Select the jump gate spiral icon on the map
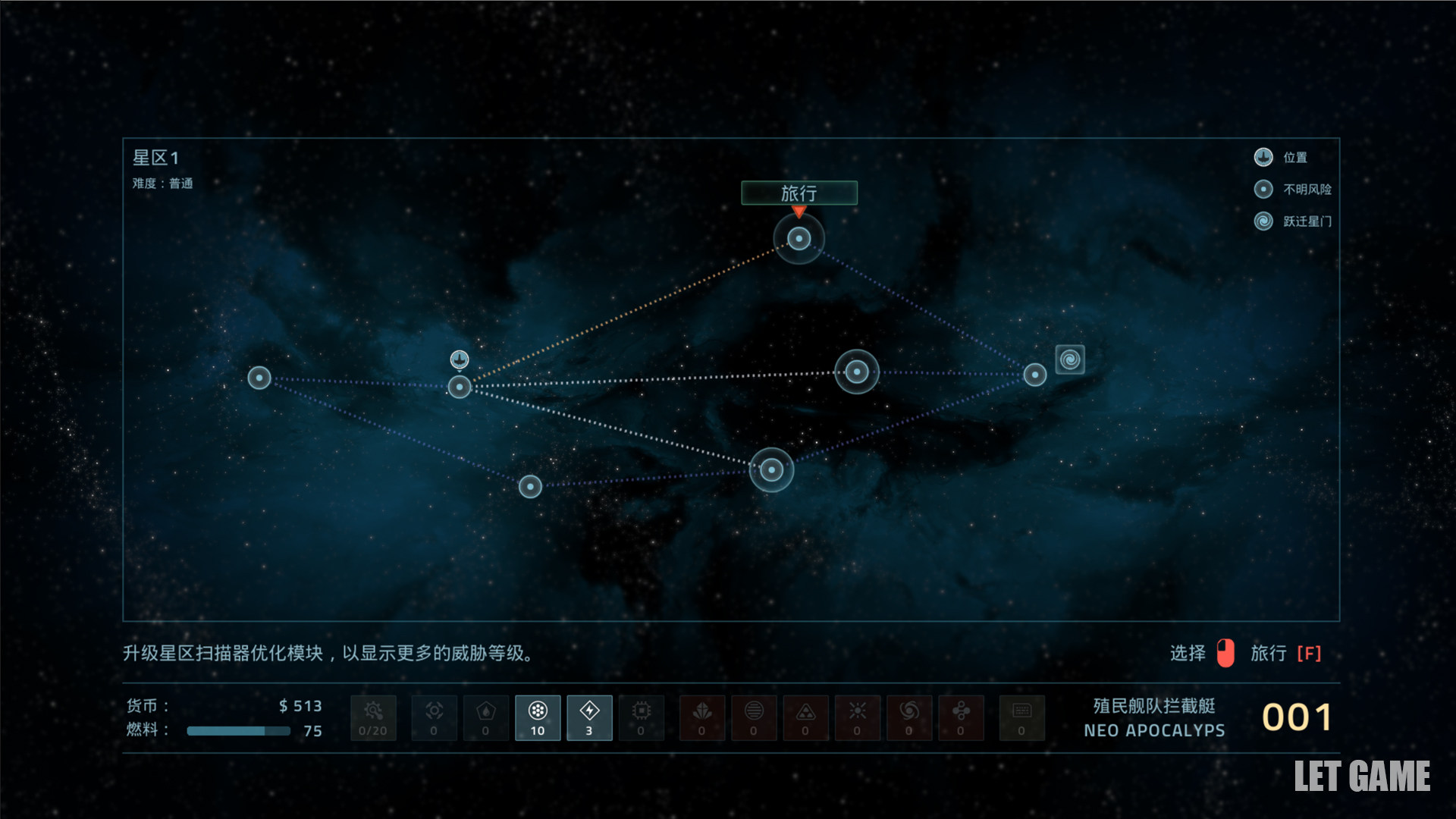Screen dimensions: 1456x819 (1069, 359)
